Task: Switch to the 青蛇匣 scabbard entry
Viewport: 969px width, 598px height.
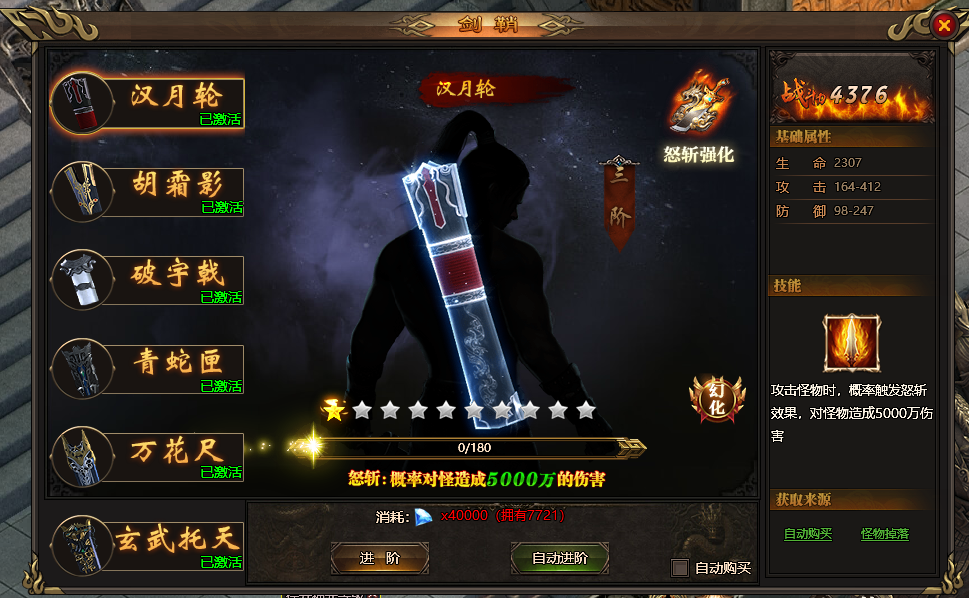Action: pyautogui.click(x=150, y=368)
